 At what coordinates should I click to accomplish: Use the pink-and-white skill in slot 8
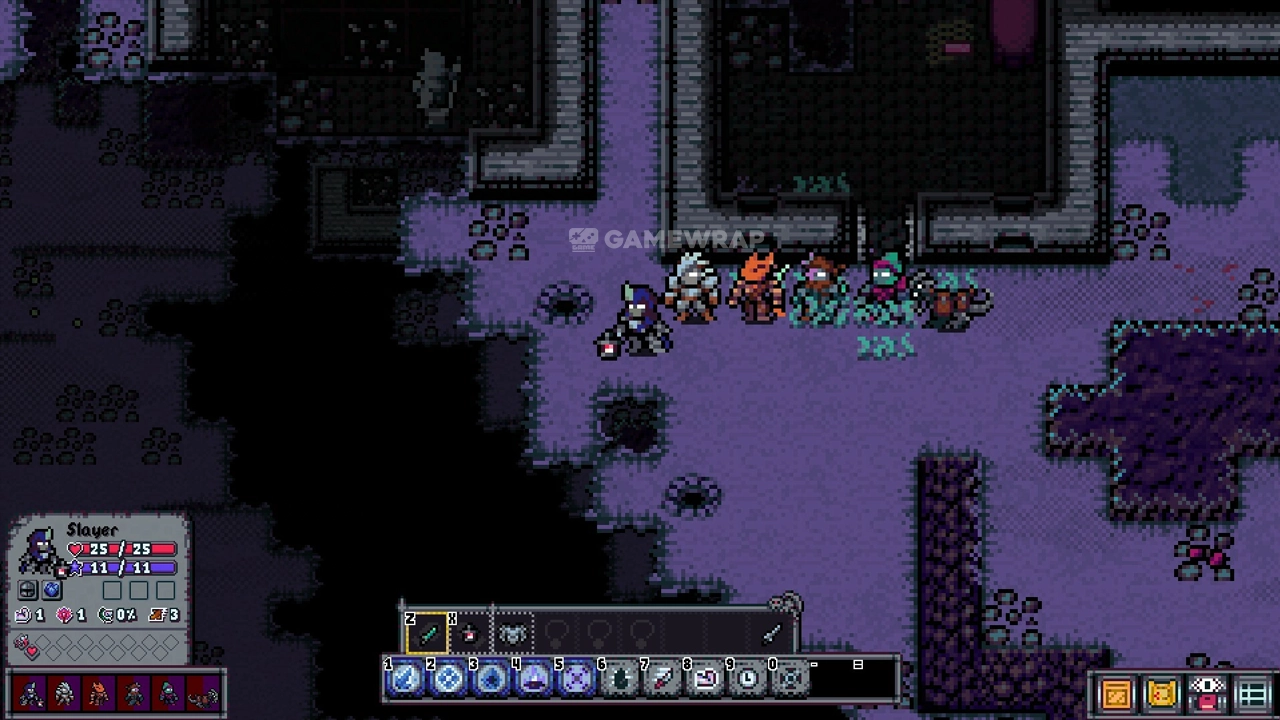(706, 680)
